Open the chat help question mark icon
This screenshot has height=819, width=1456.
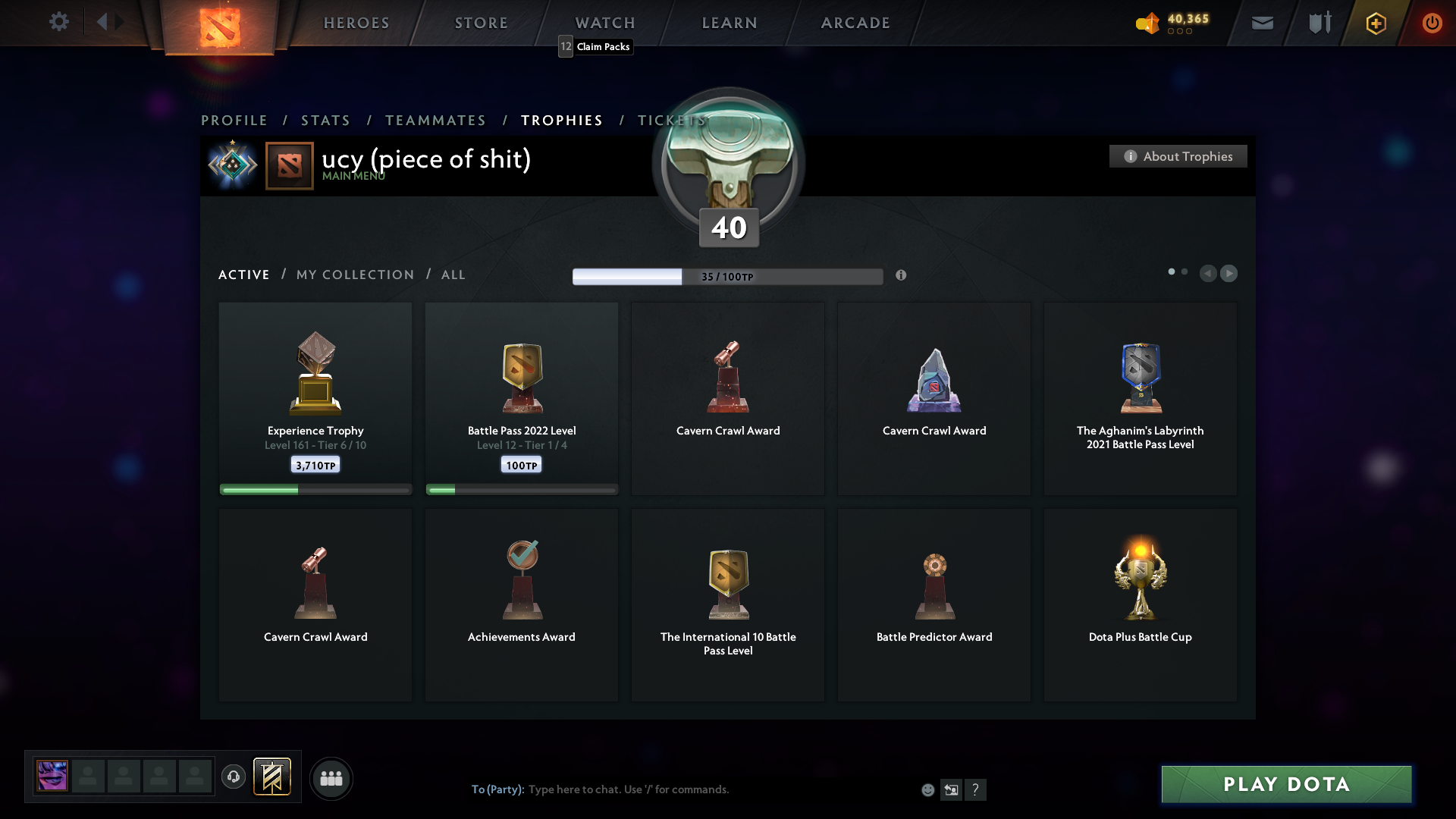coord(976,789)
